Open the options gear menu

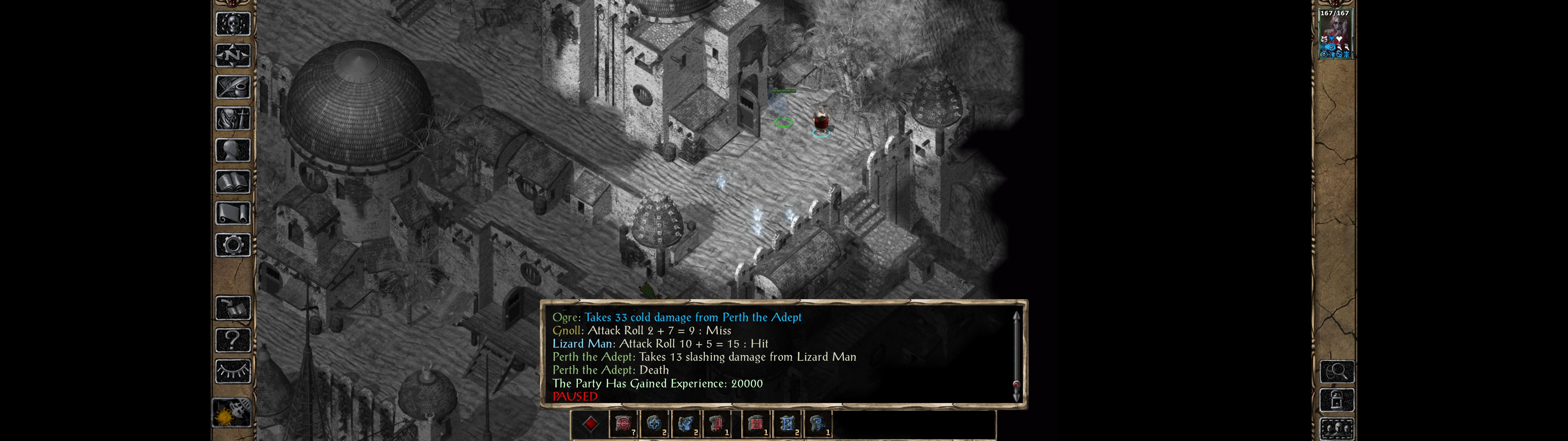point(233,245)
